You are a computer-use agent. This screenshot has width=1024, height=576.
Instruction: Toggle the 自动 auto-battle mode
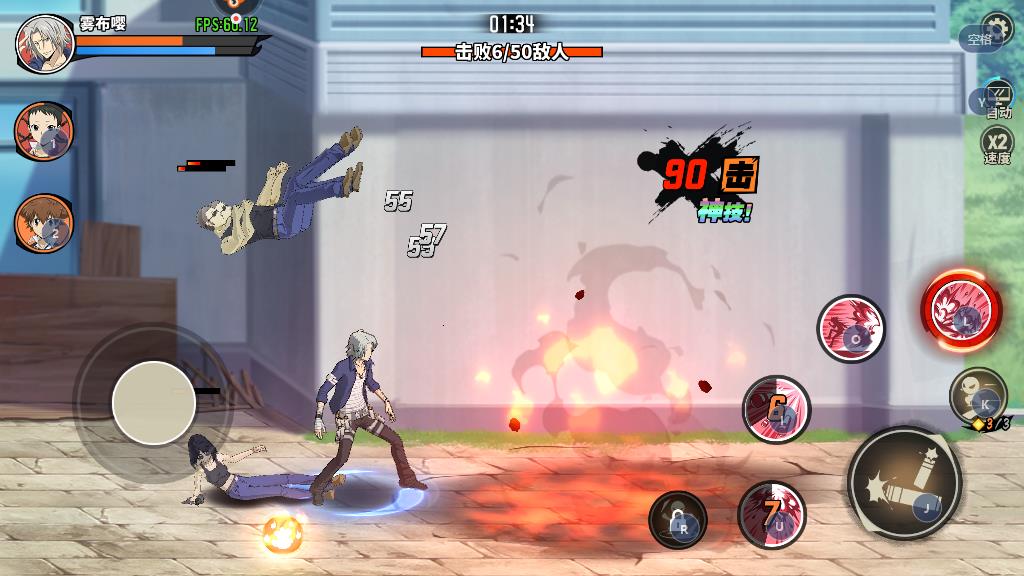tap(996, 99)
